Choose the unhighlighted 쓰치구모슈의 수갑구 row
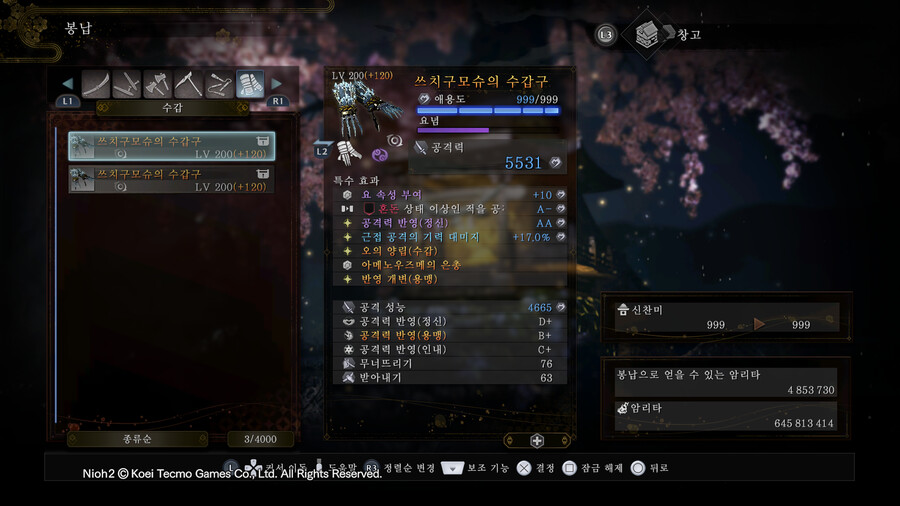 [x=171, y=179]
